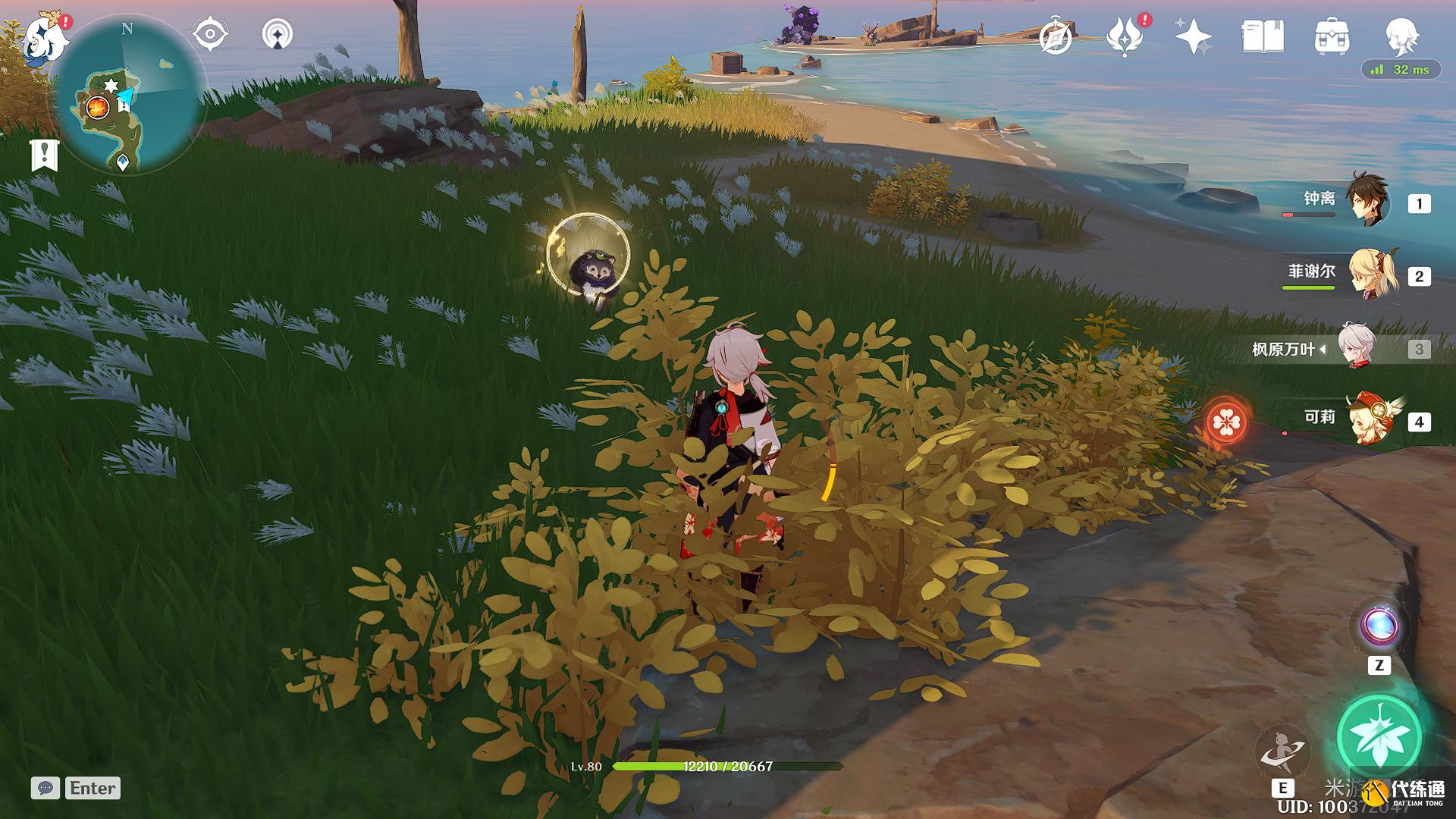Use the purple orb gadget

[1379, 626]
